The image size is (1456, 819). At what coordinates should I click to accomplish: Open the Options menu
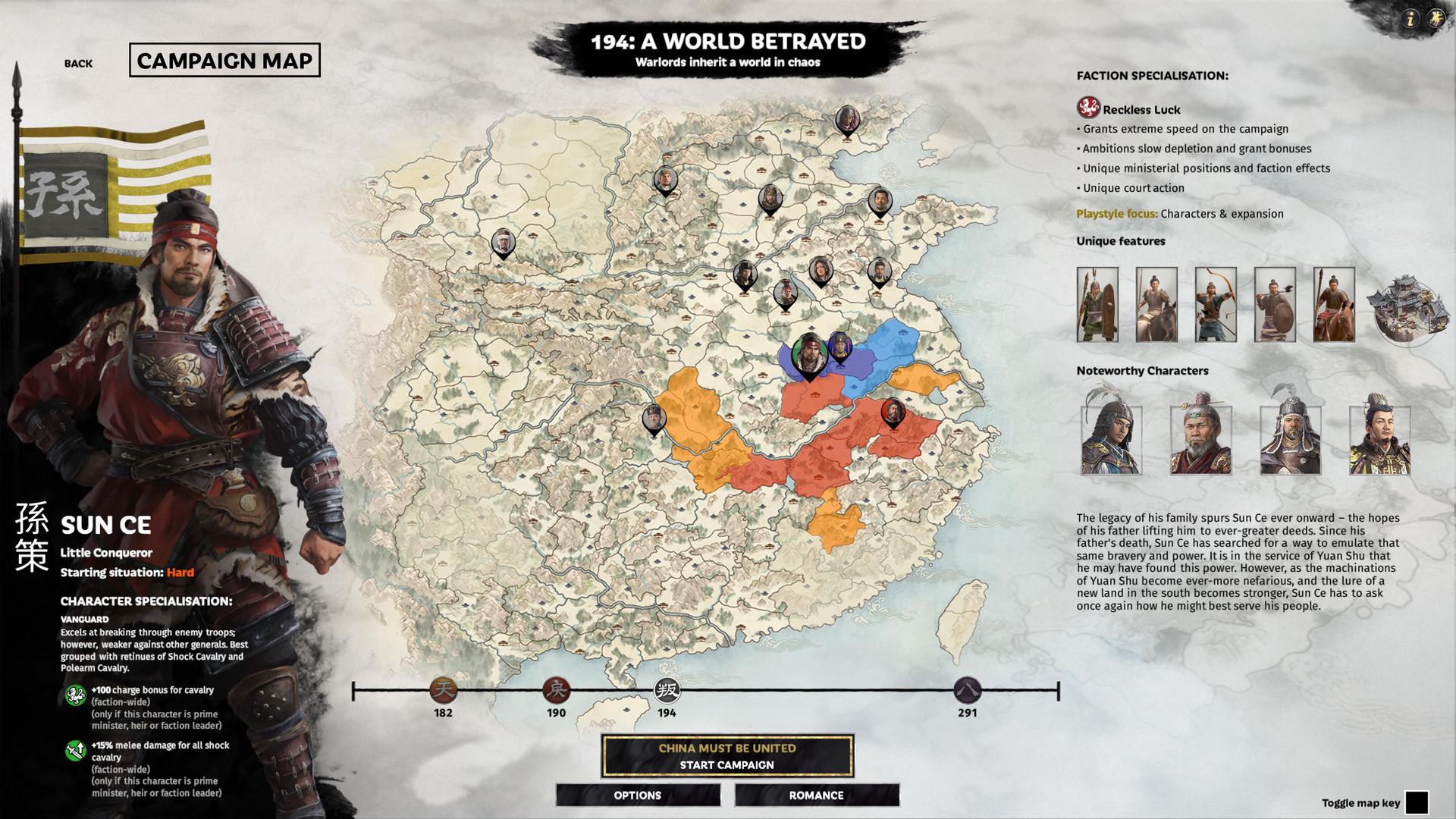pyautogui.click(x=638, y=795)
